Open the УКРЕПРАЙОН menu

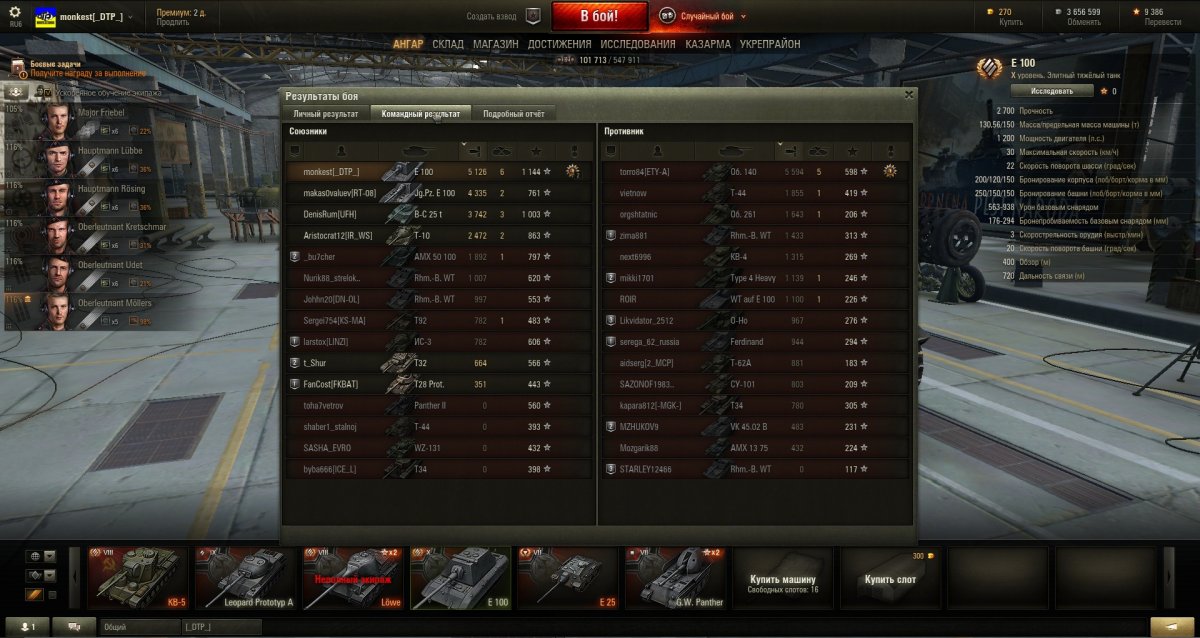[769, 44]
